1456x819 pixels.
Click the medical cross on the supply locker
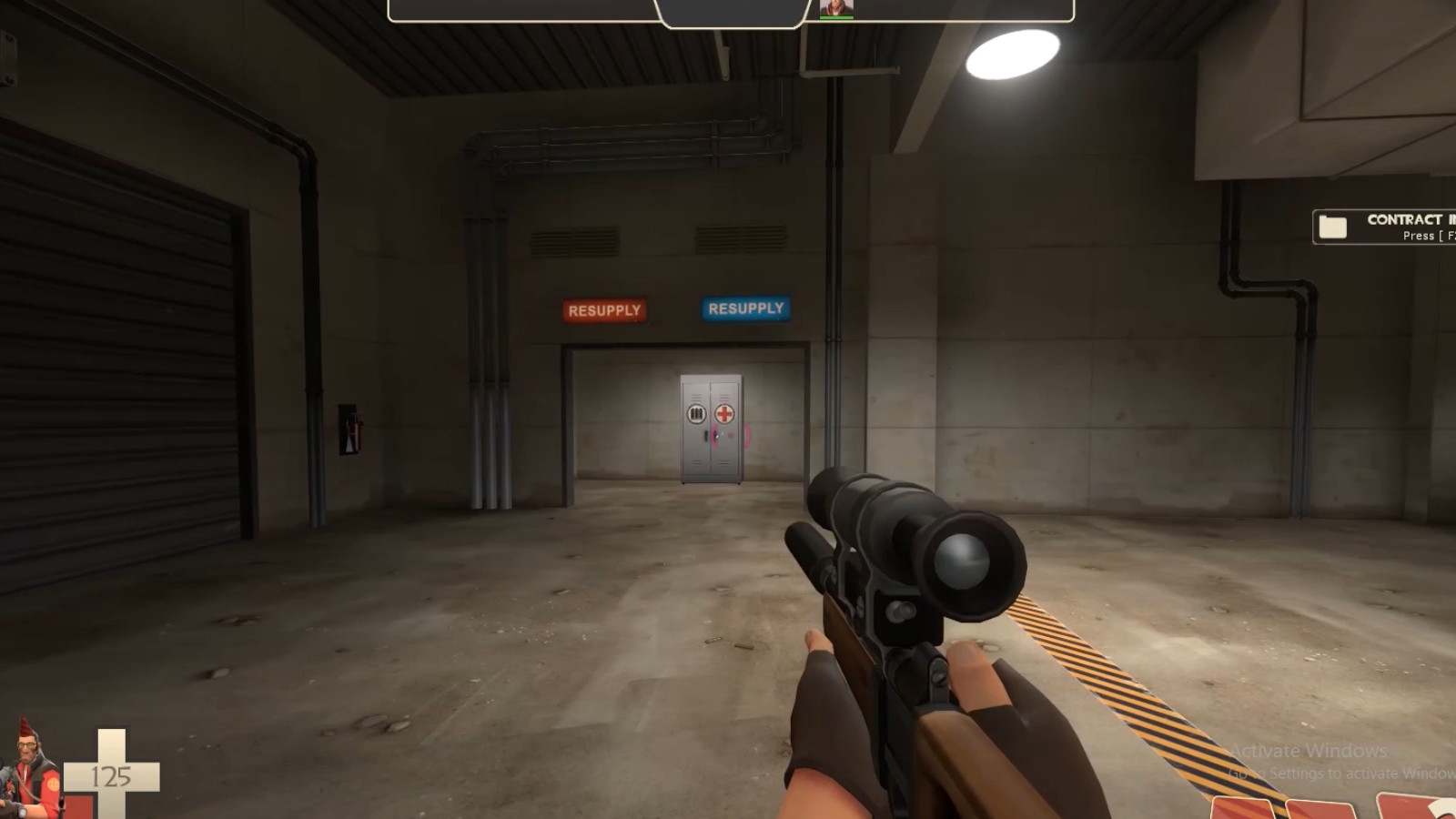coord(723,412)
